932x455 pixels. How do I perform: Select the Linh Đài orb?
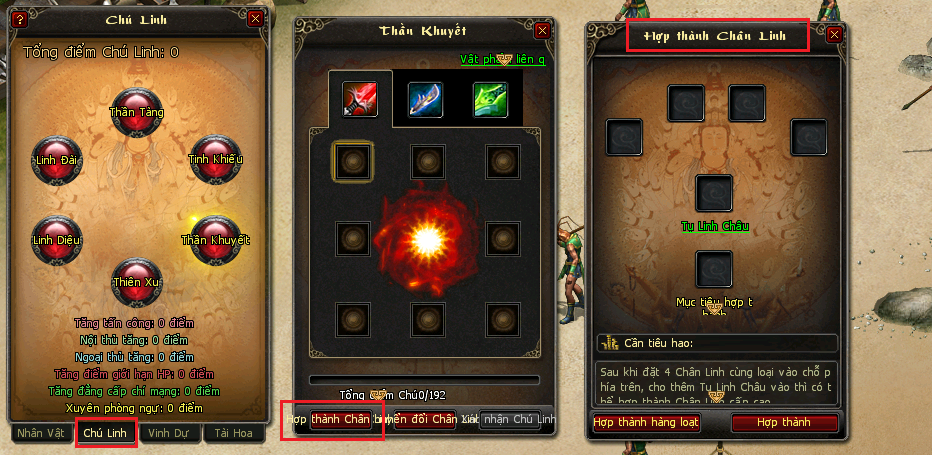tap(56, 156)
